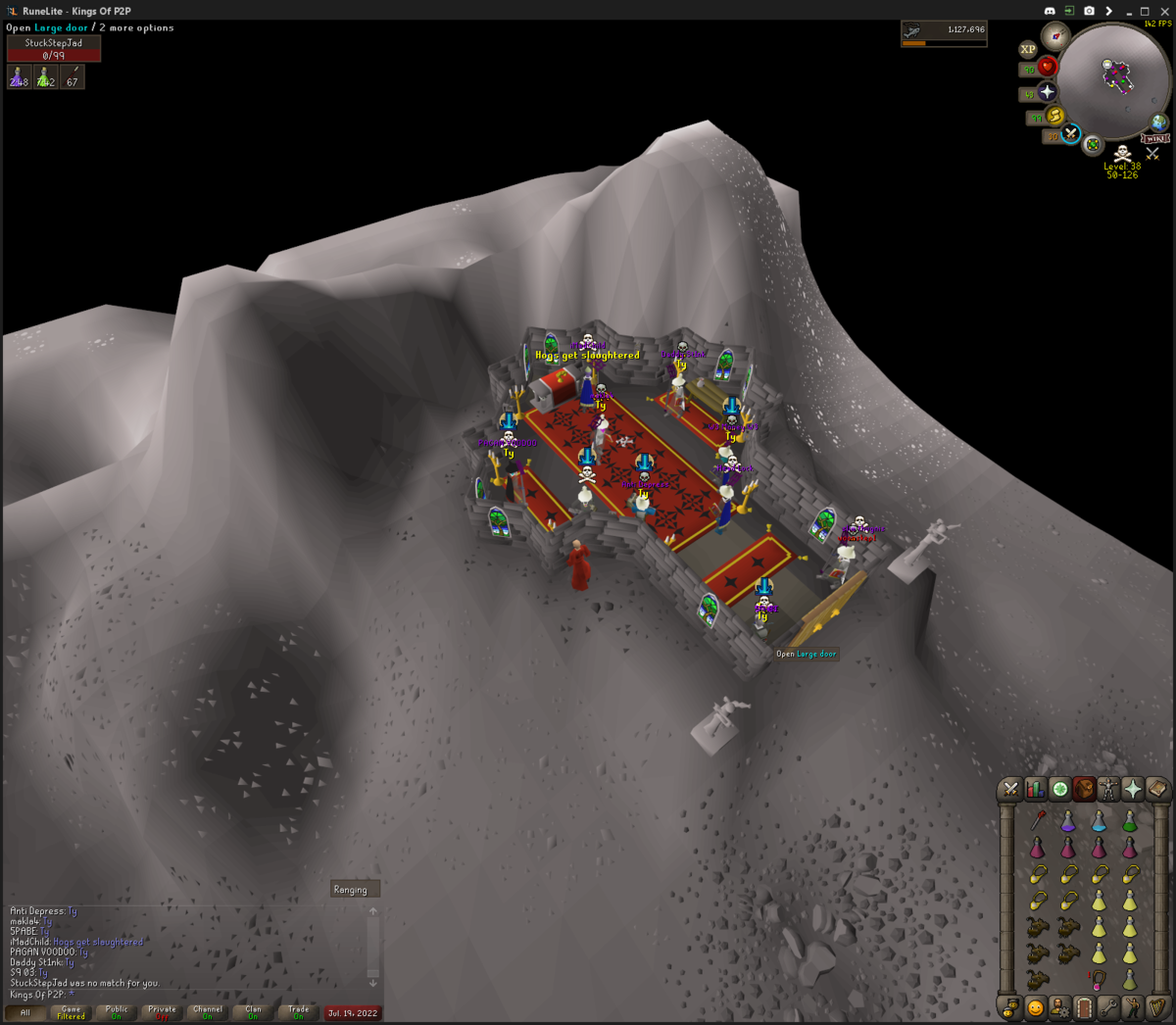Toggle the Private chat filter

click(162, 1012)
